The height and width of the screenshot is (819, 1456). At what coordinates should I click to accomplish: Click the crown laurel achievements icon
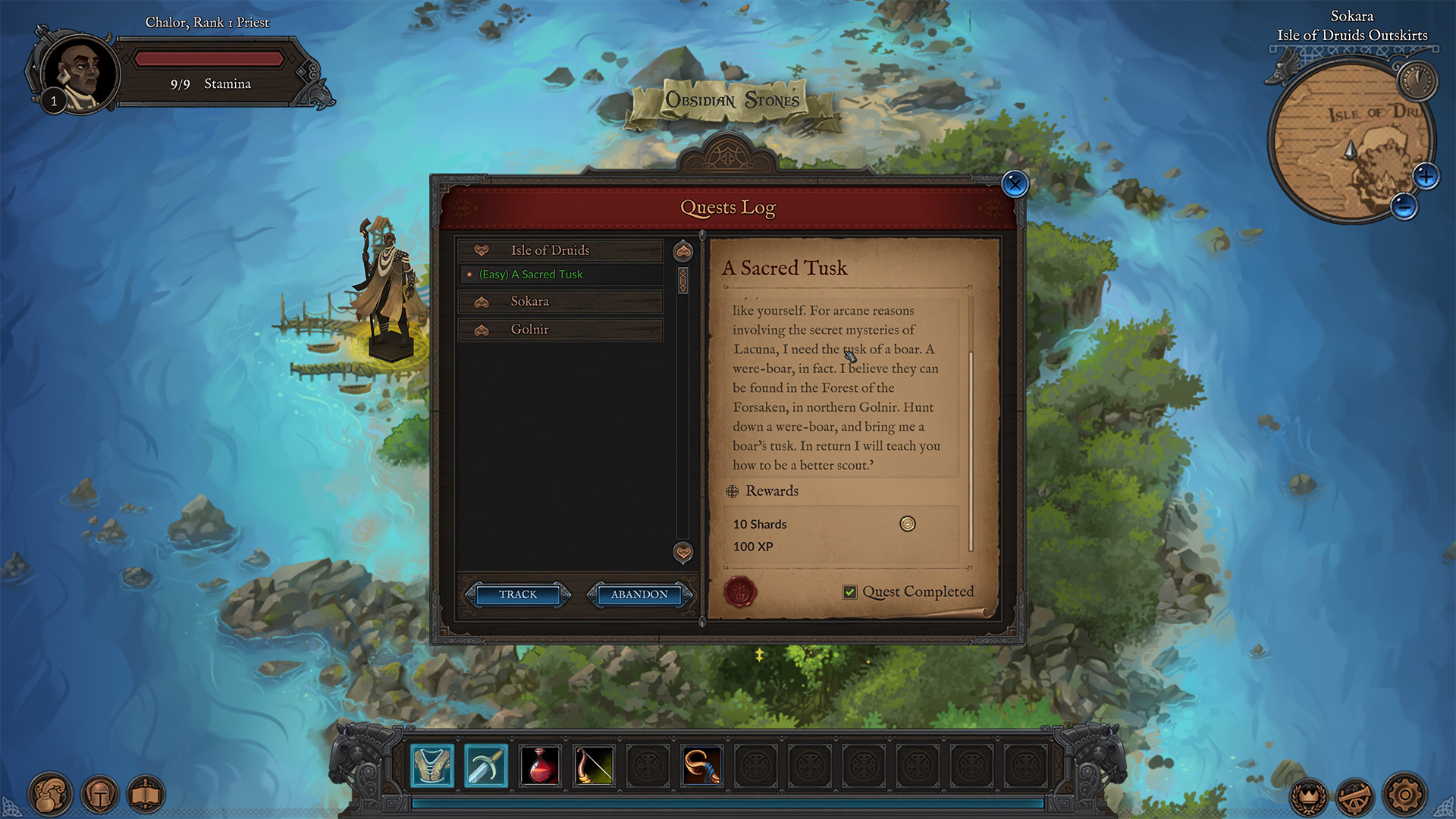[1309, 795]
